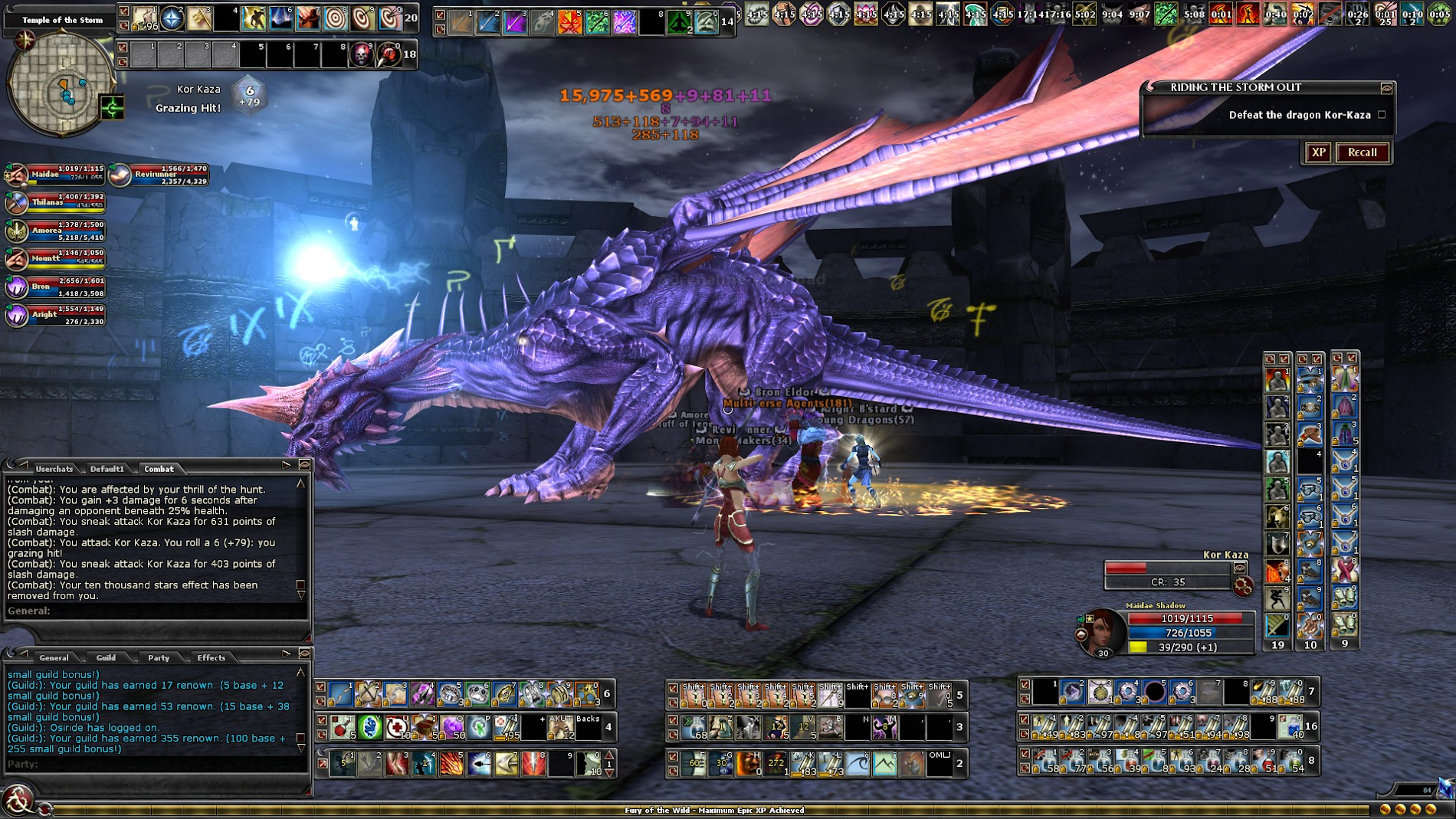1456x819 pixels.
Task: Select the Guild chat tab
Action: point(106,657)
